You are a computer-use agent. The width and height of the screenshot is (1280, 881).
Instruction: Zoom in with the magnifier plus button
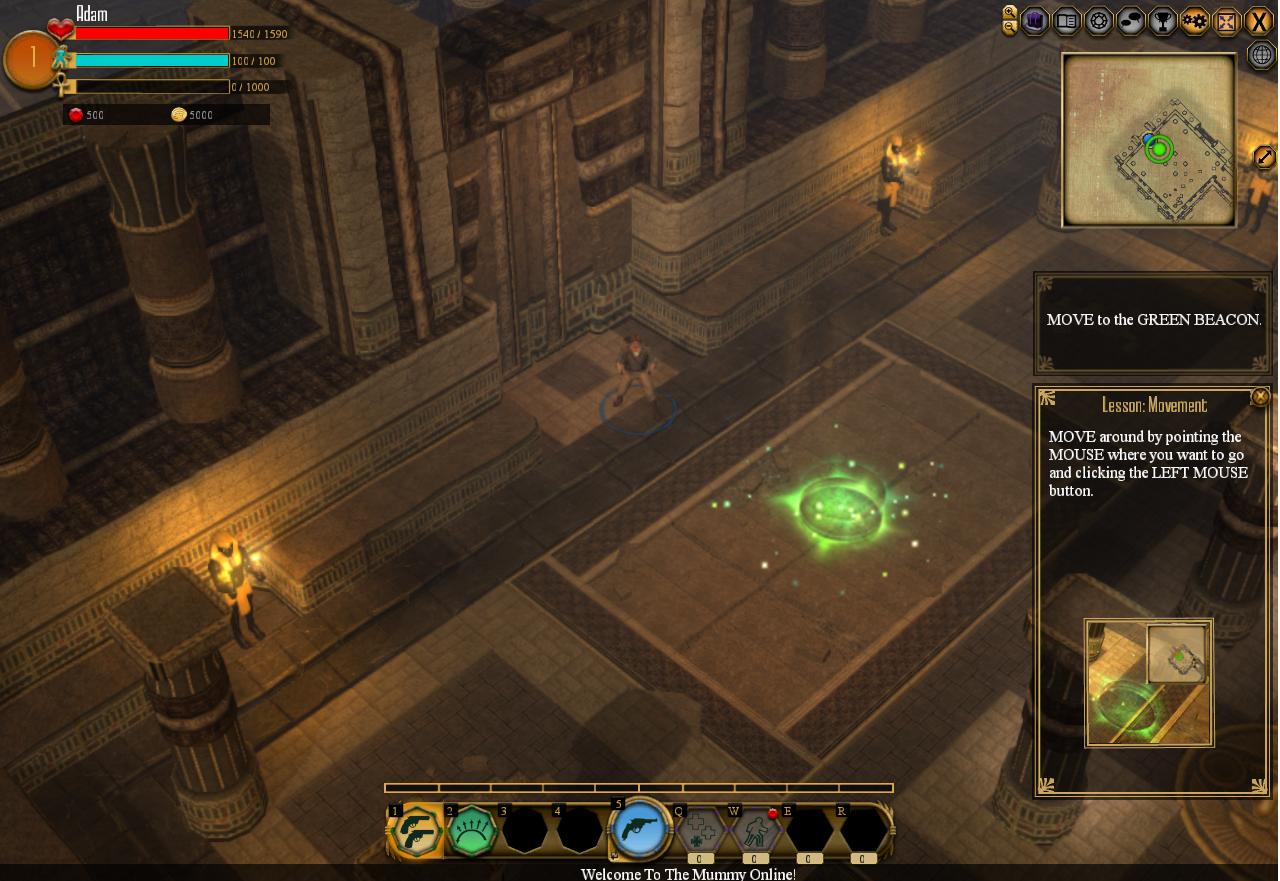[x=1010, y=13]
